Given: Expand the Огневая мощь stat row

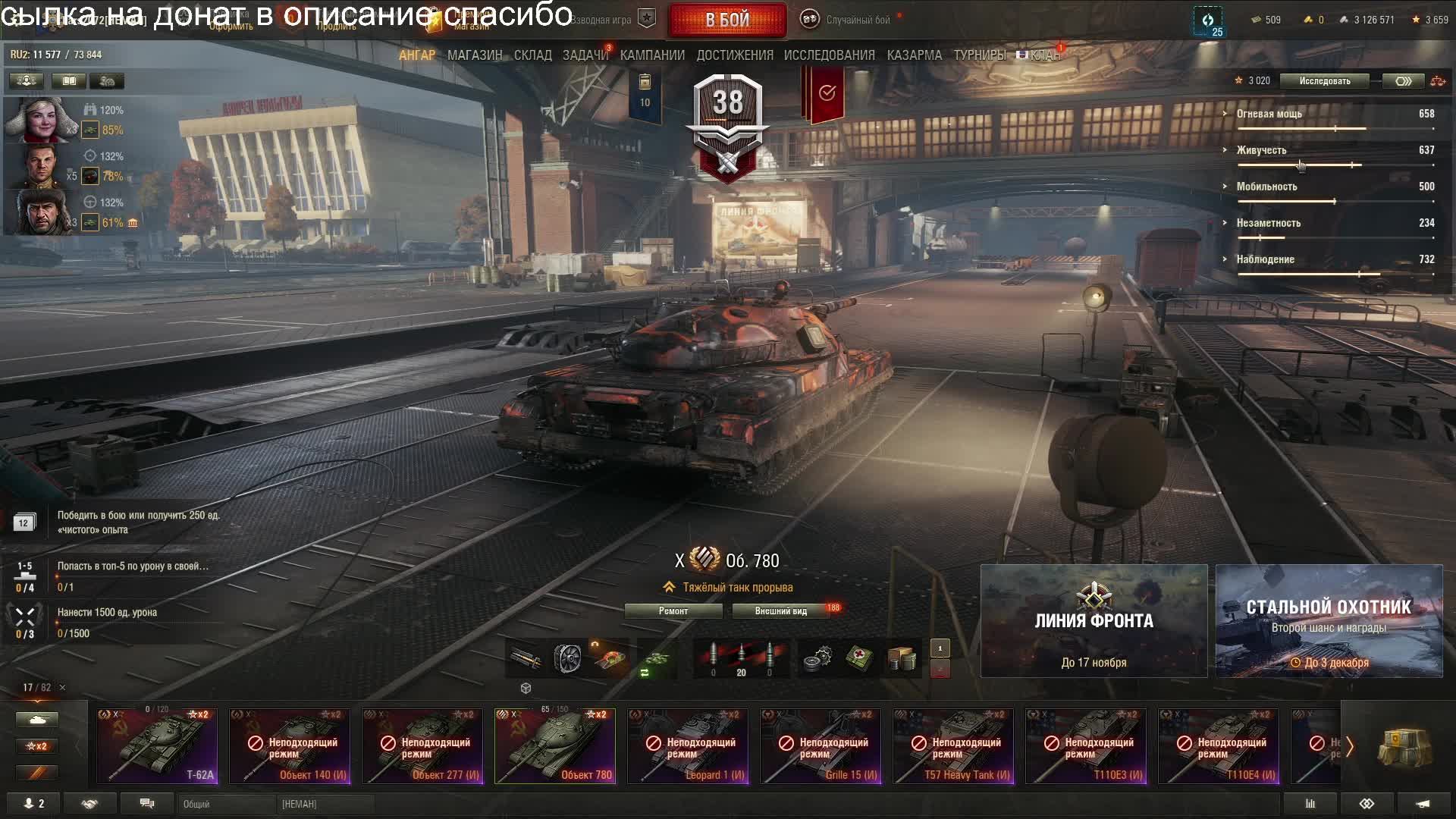Looking at the screenshot, I should tap(1269, 114).
